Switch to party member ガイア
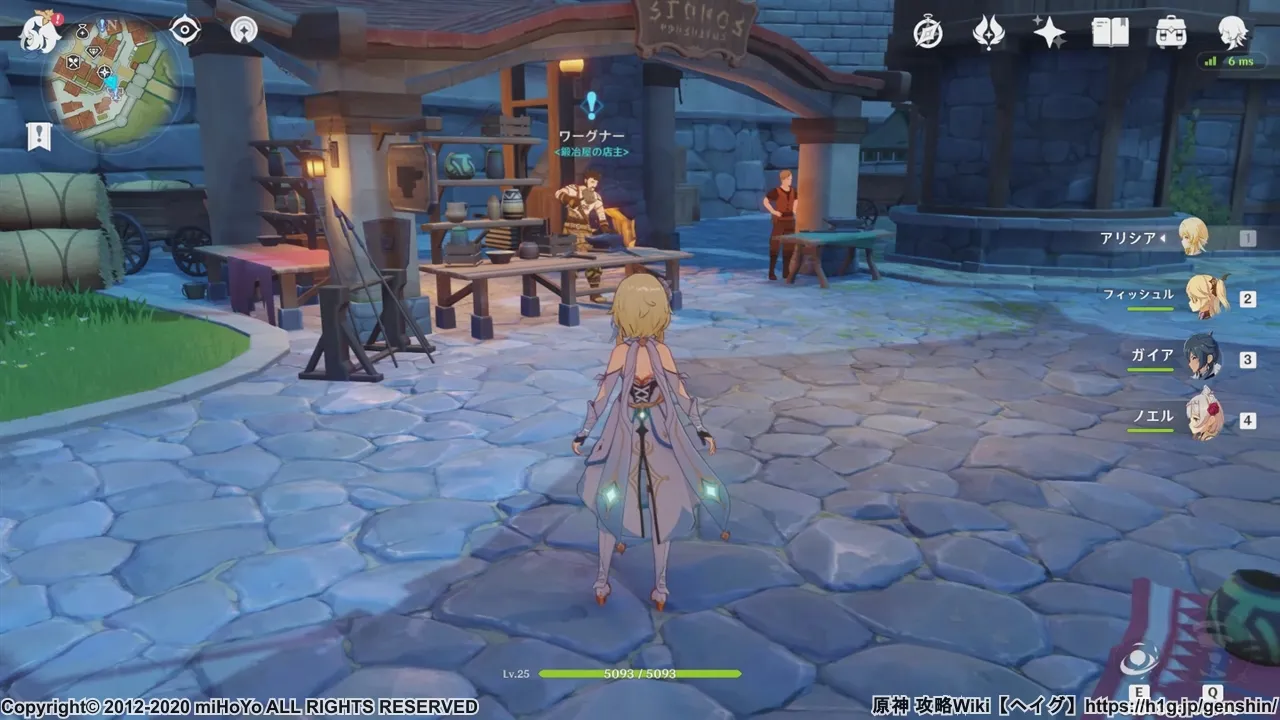Screen dimensions: 1280x720 coord(1201,358)
